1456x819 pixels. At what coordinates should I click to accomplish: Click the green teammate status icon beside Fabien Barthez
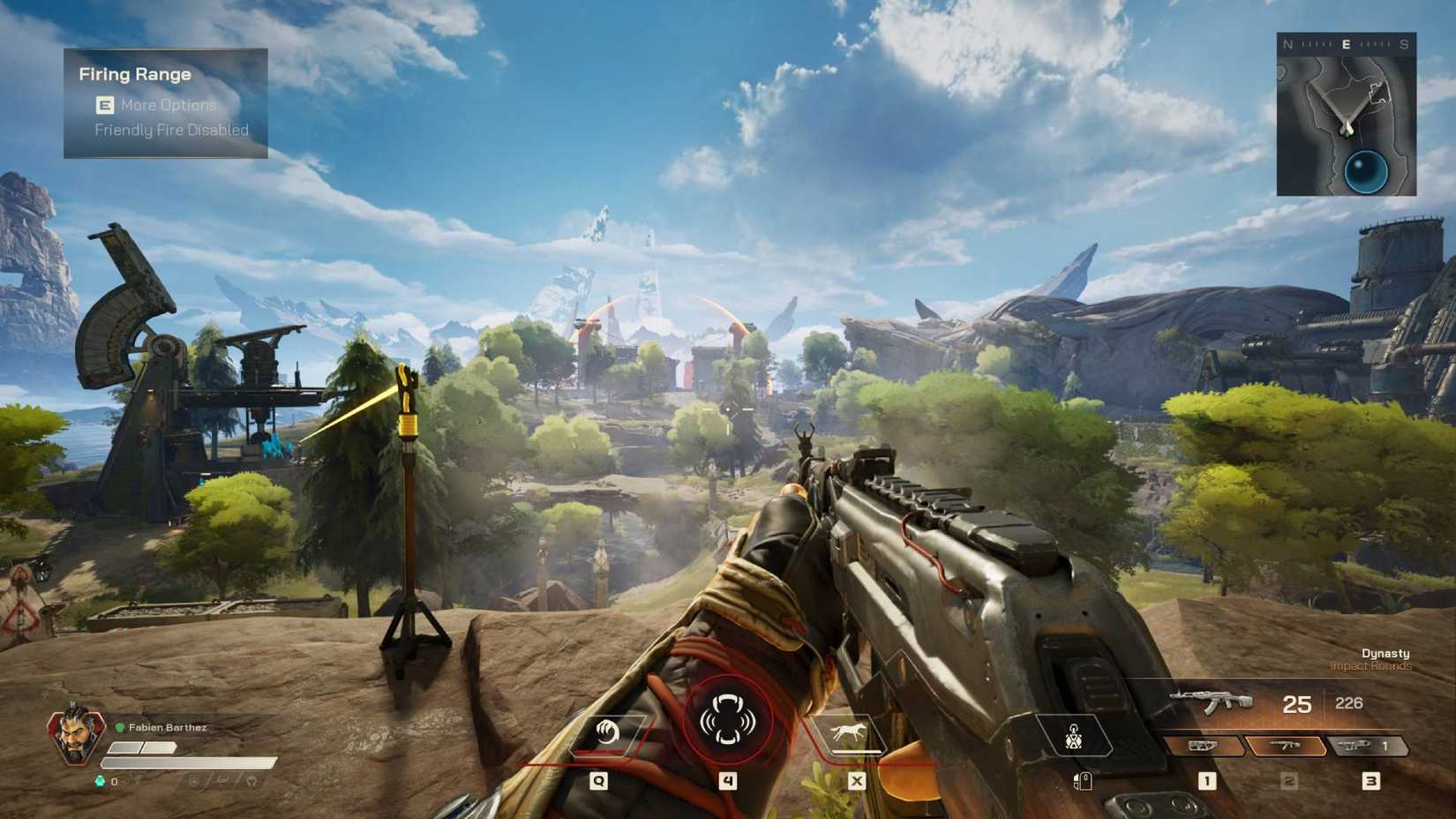click(x=121, y=726)
